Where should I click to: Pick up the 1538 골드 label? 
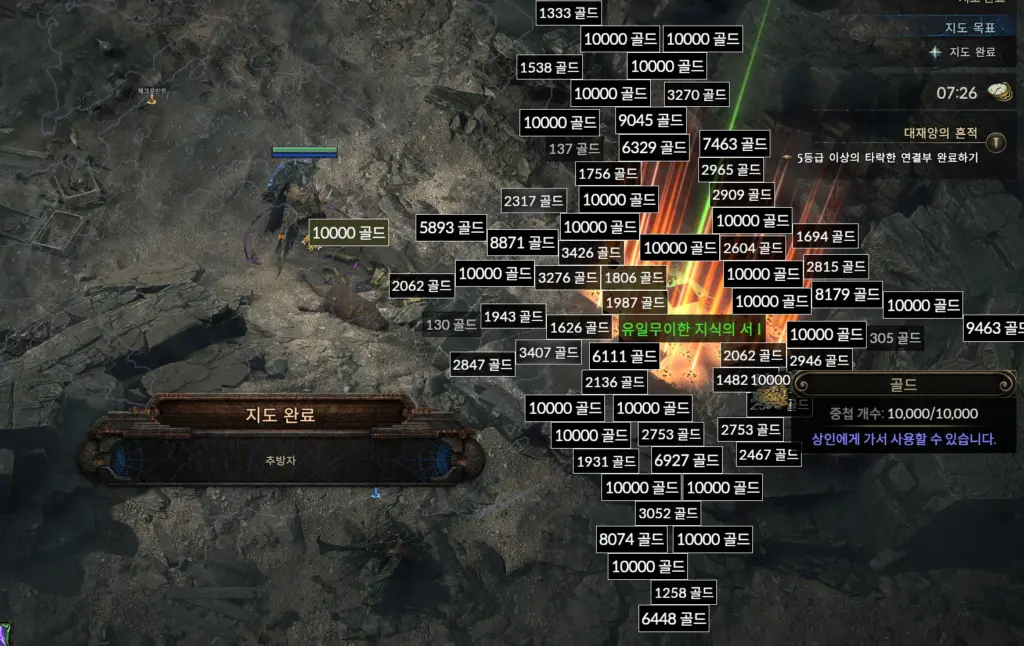click(550, 68)
